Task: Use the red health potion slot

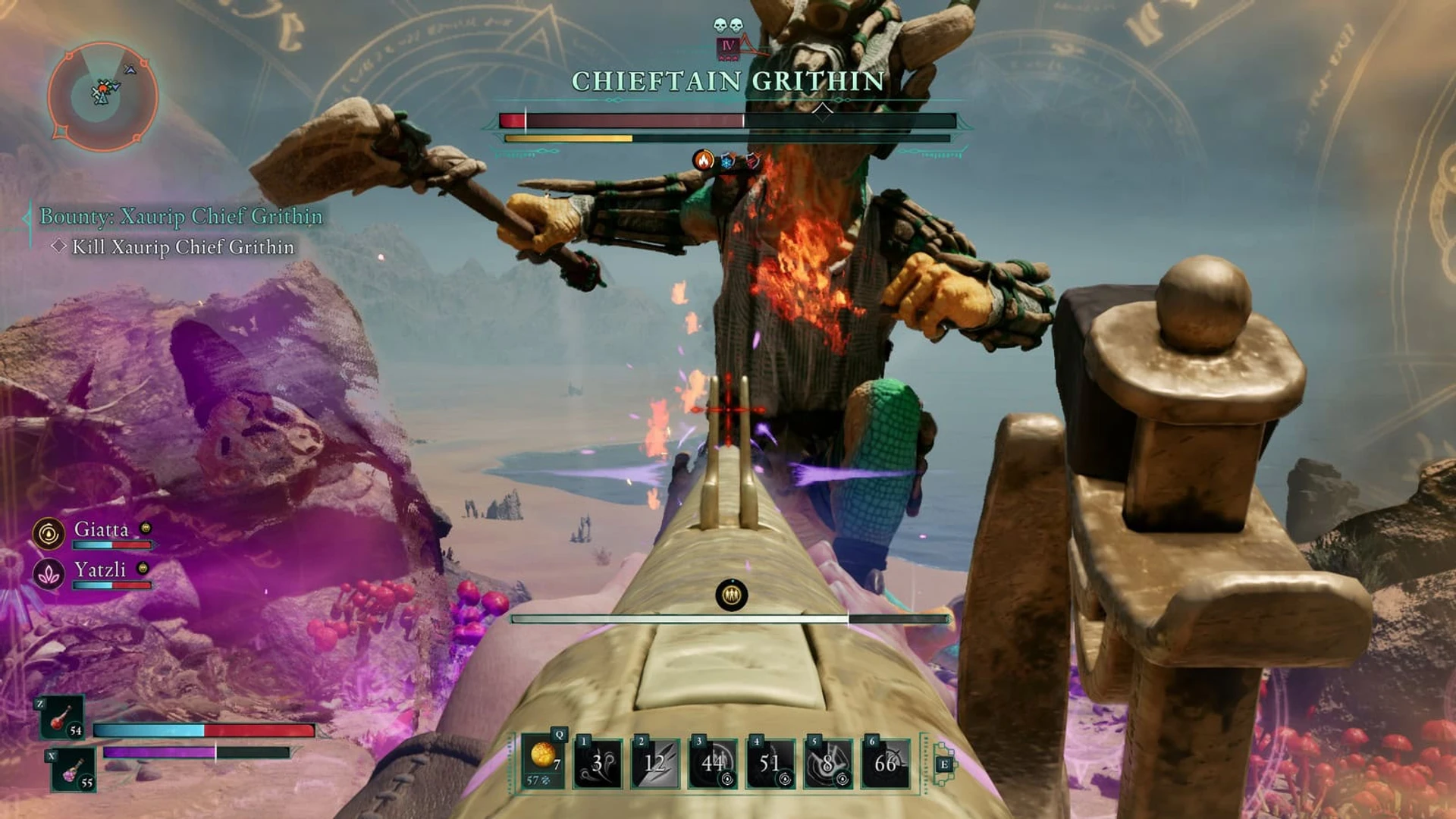Action: pos(62,717)
